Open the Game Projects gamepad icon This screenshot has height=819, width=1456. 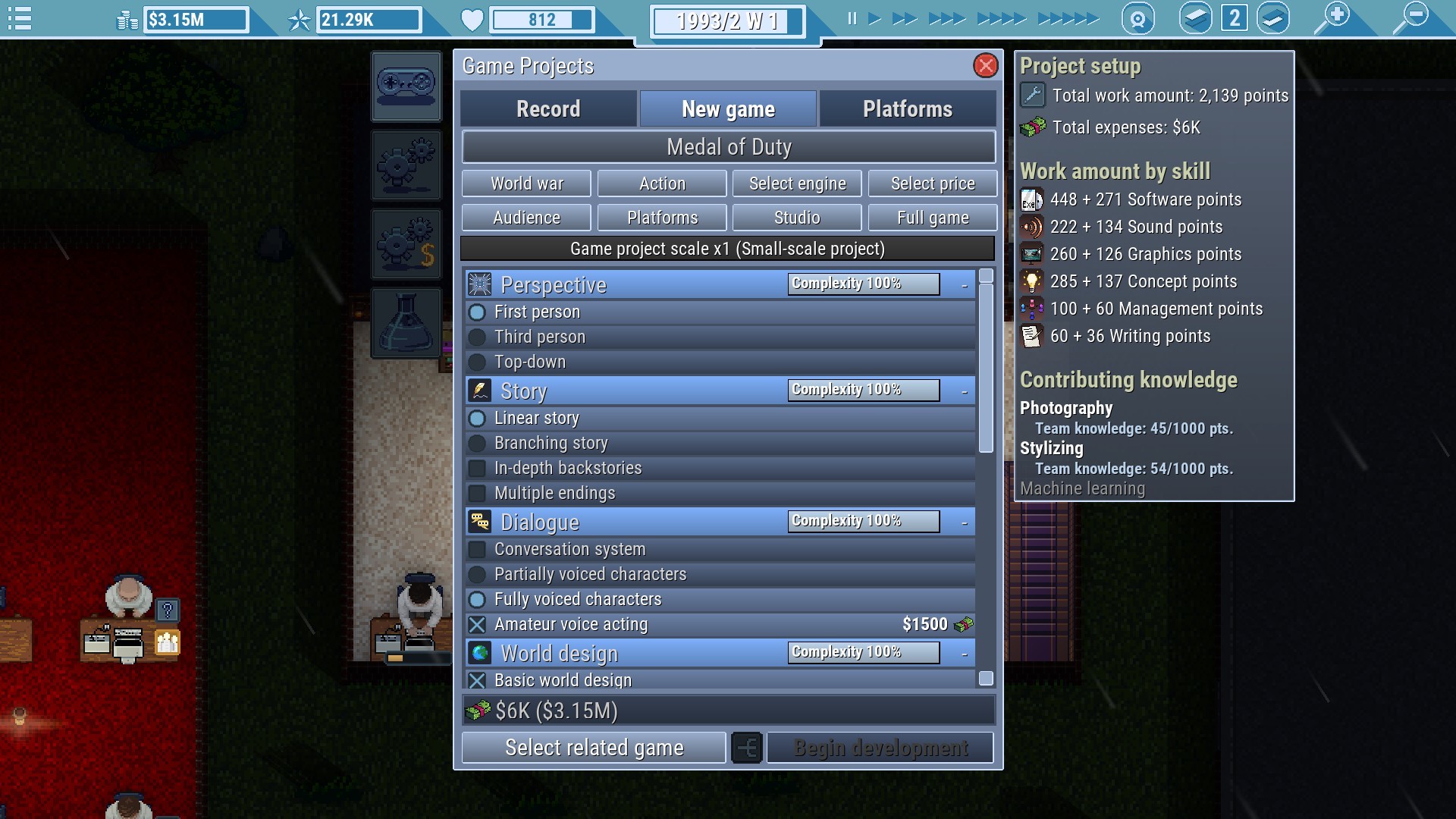[x=406, y=86]
